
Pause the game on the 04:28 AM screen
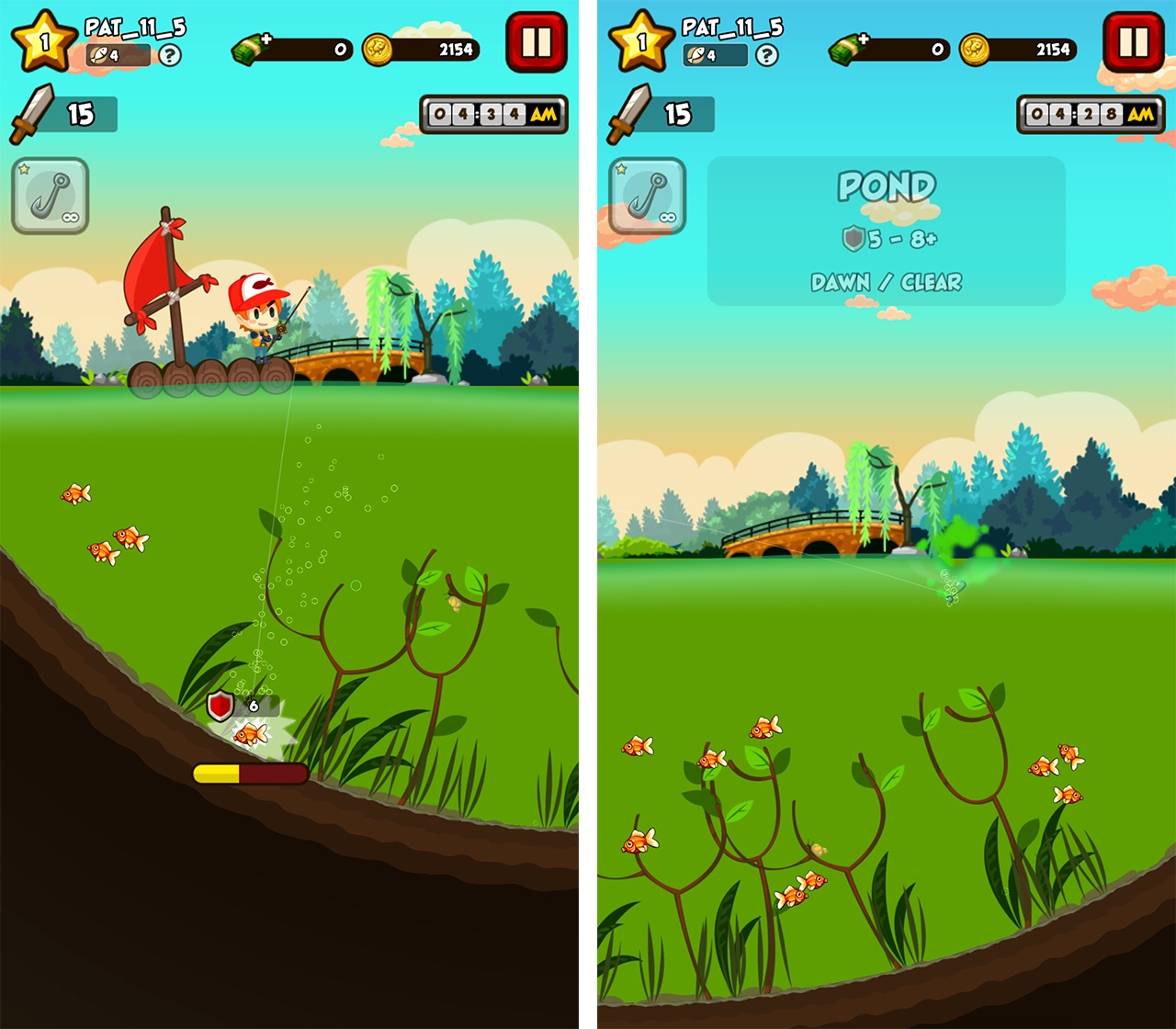point(1134,42)
